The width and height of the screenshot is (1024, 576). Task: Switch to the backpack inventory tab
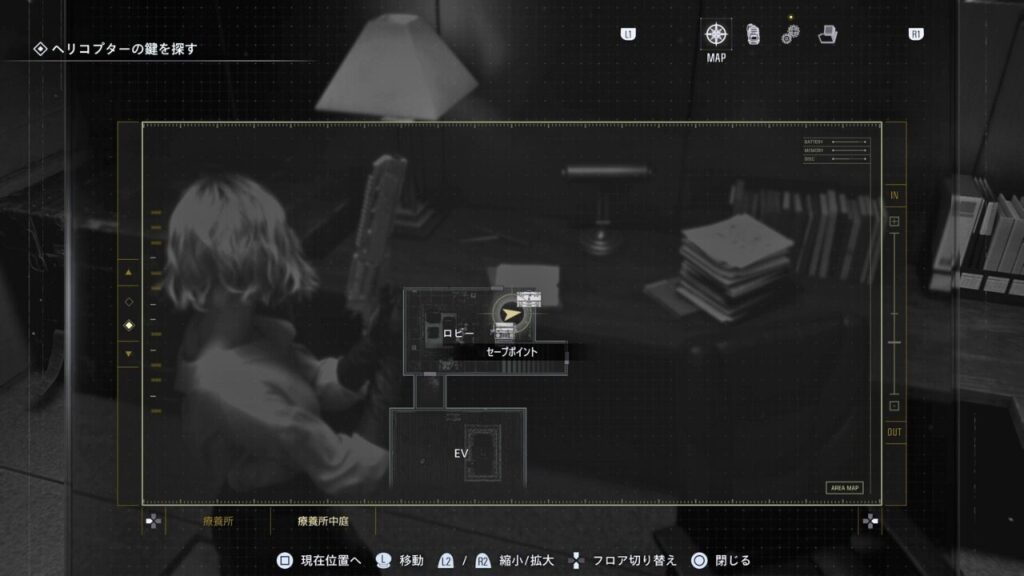click(x=754, y=34)
